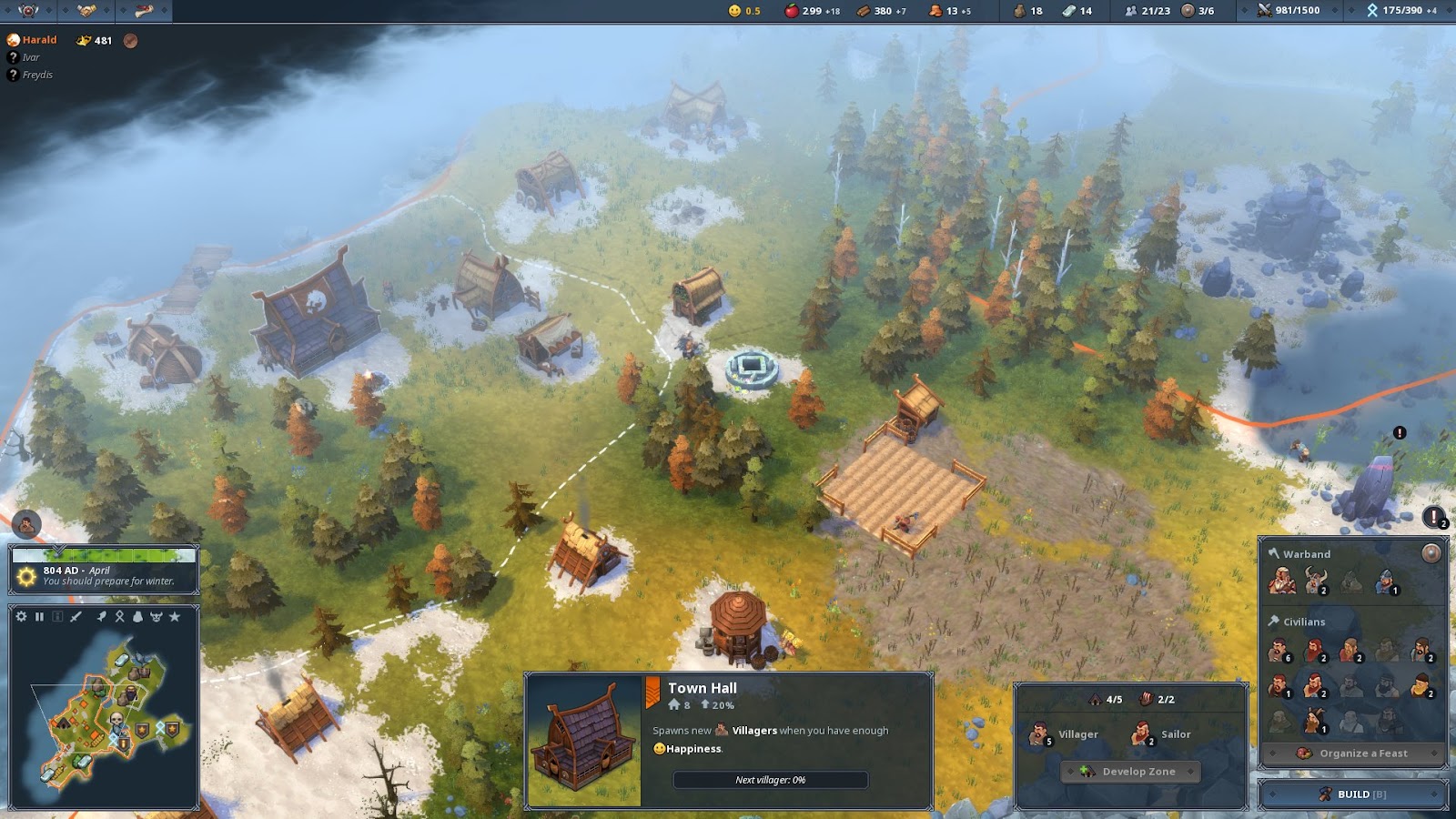Open the handshake diplomacy tab

[x=86, y=11]
